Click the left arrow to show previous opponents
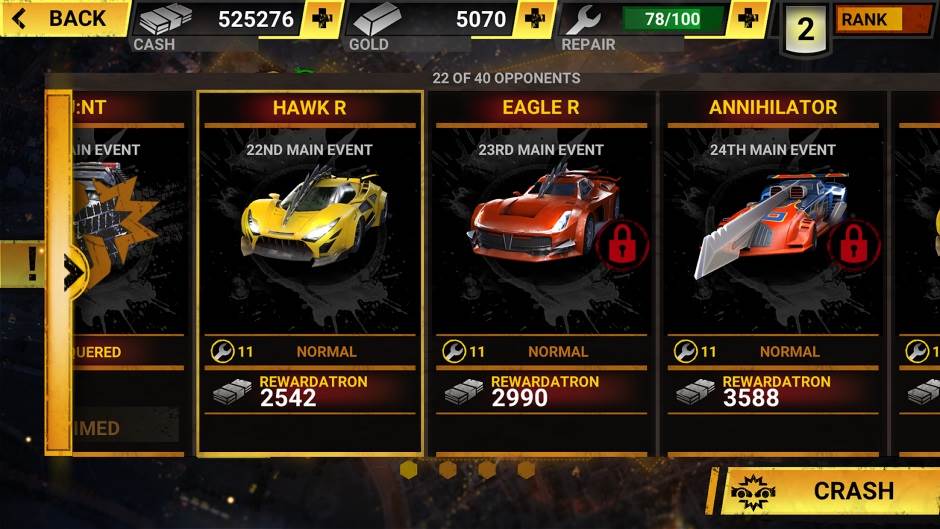This screenshot has height=529, width=940. click(x=72, y=270)
